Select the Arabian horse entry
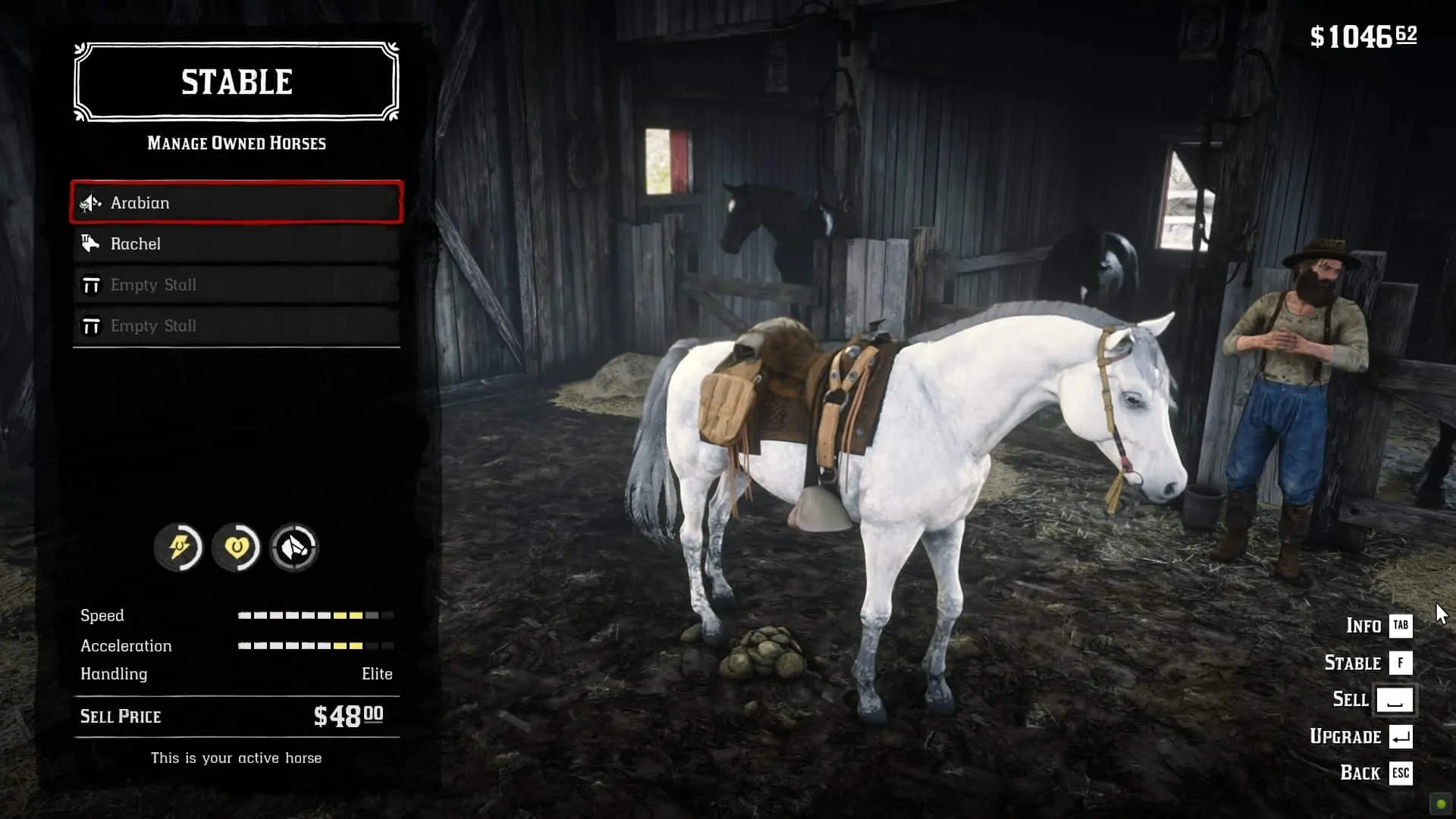1456x819 pixels. [x=236, y=202]
